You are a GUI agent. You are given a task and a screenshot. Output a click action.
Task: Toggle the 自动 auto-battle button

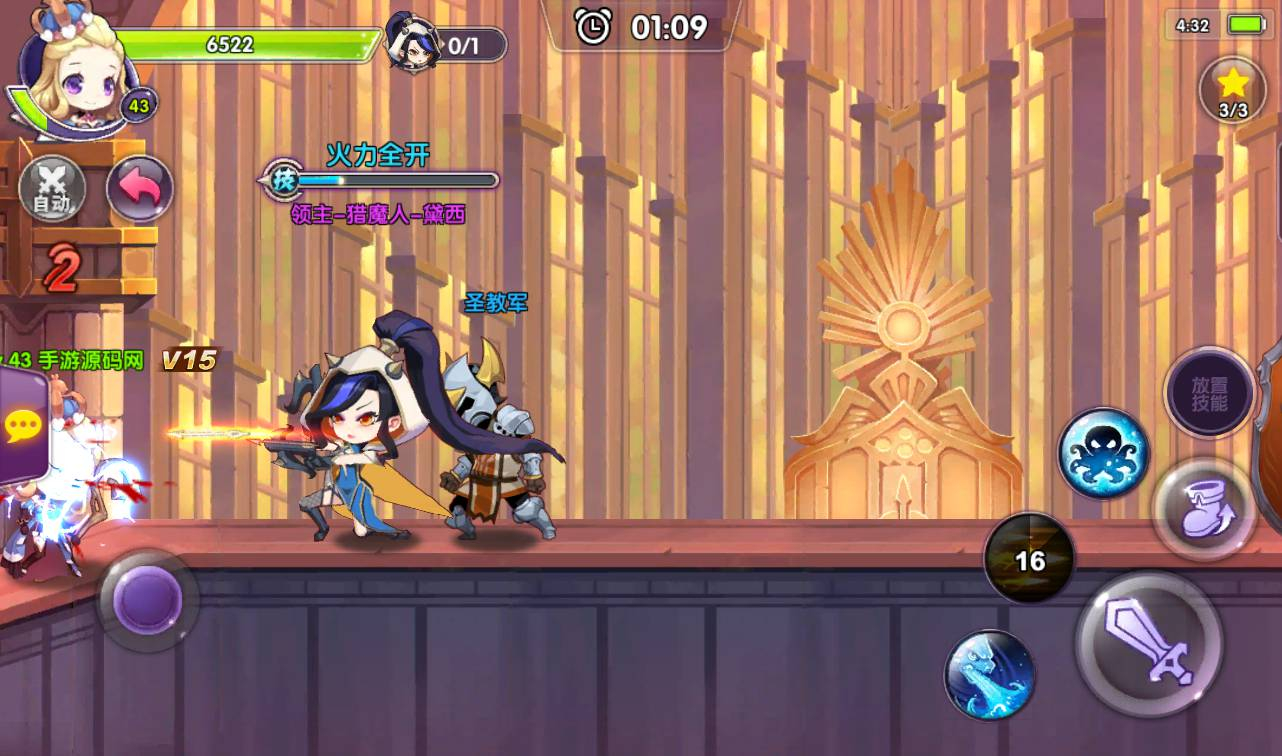[x=52, y=189]
